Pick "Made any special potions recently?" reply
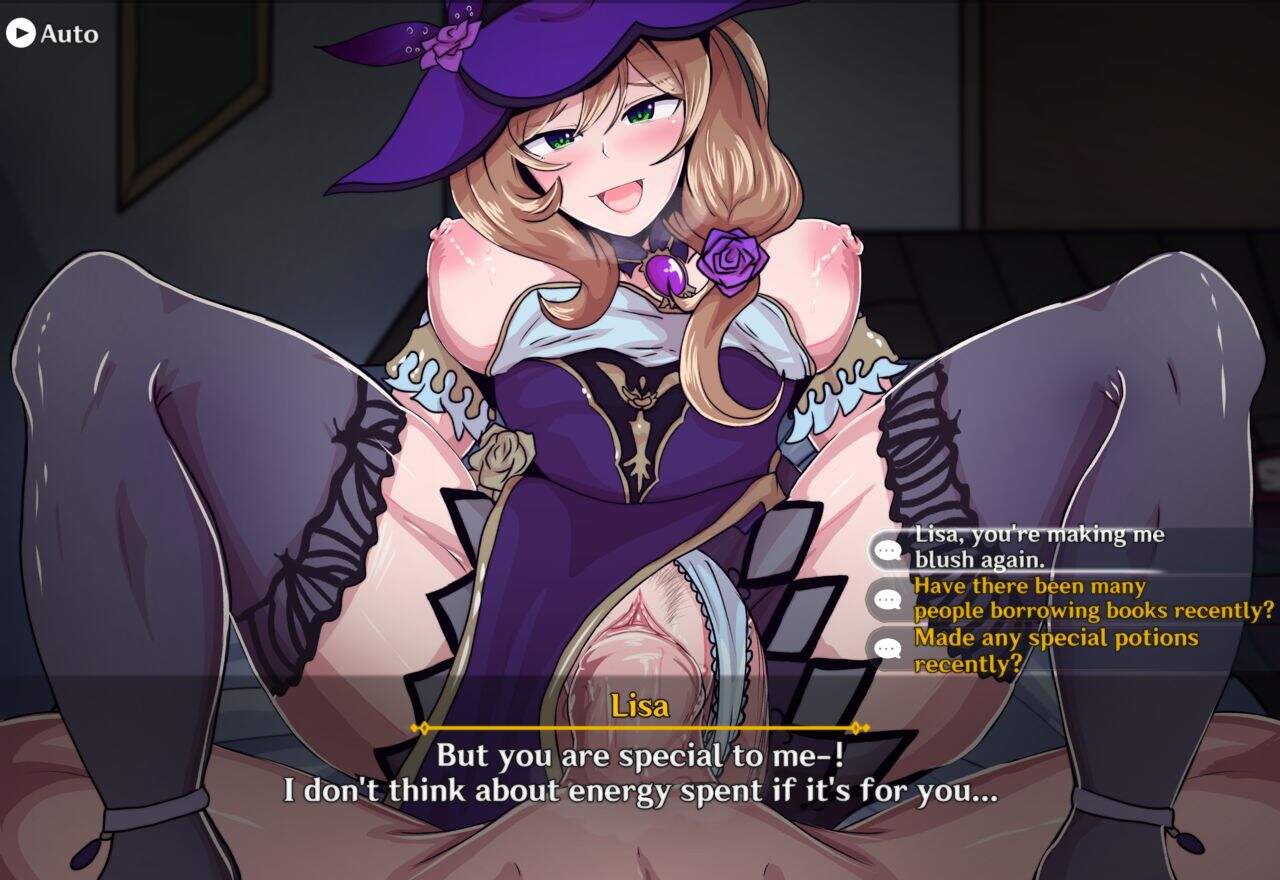 click(1055, 649)
